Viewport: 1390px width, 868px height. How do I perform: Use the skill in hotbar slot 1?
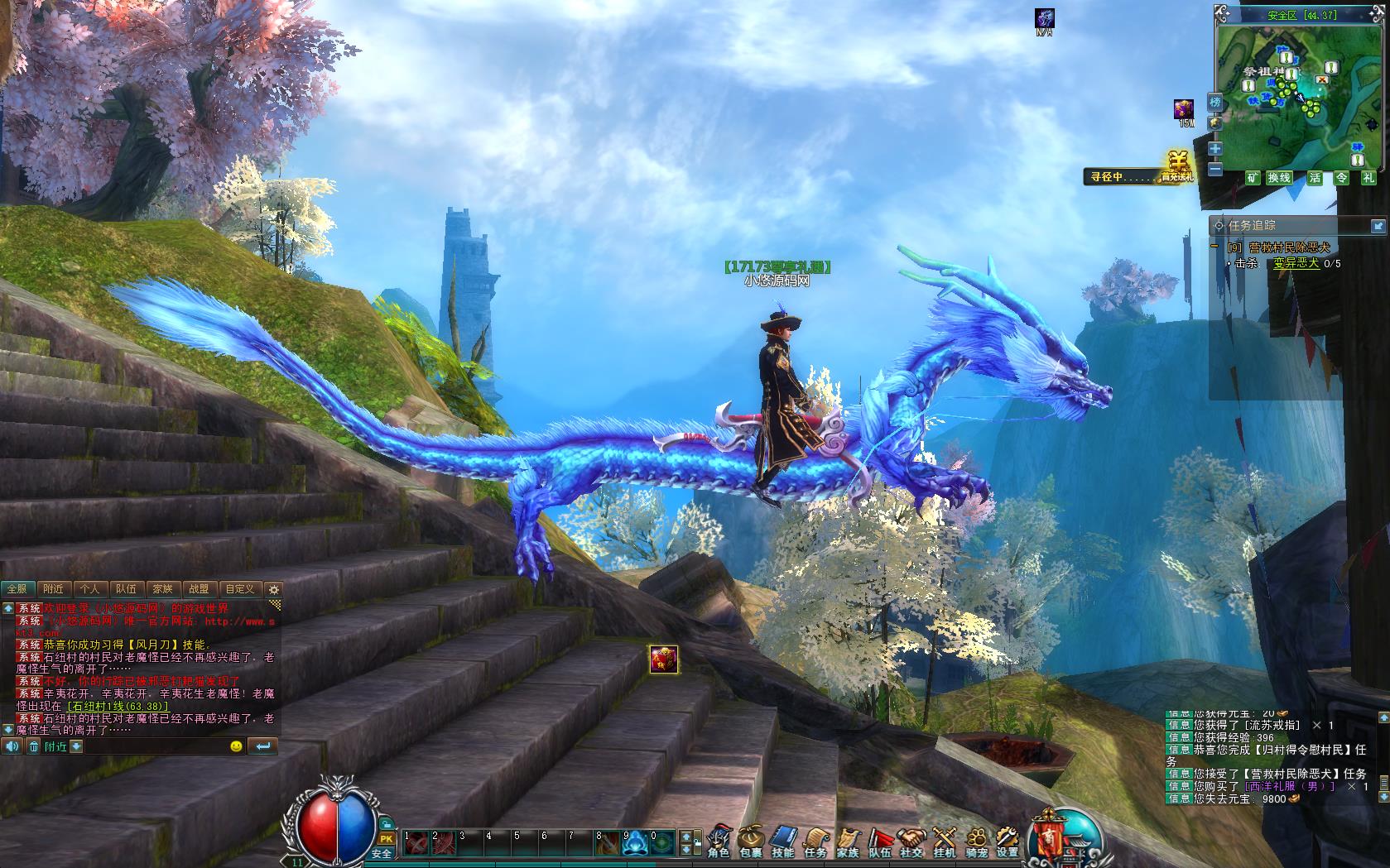click(x=416, y=842)
